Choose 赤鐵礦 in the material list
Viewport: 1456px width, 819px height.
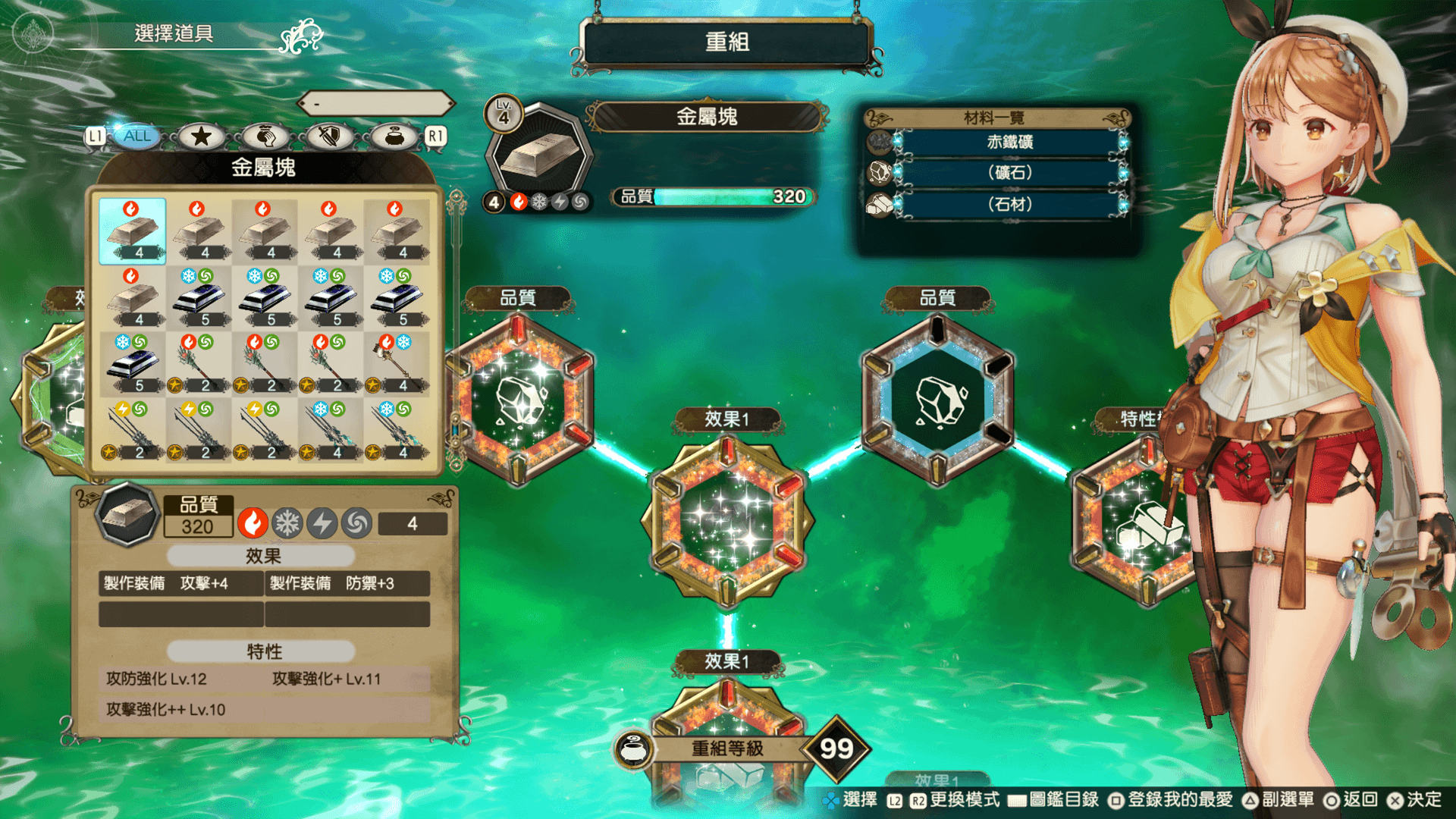coord(1009,142)
